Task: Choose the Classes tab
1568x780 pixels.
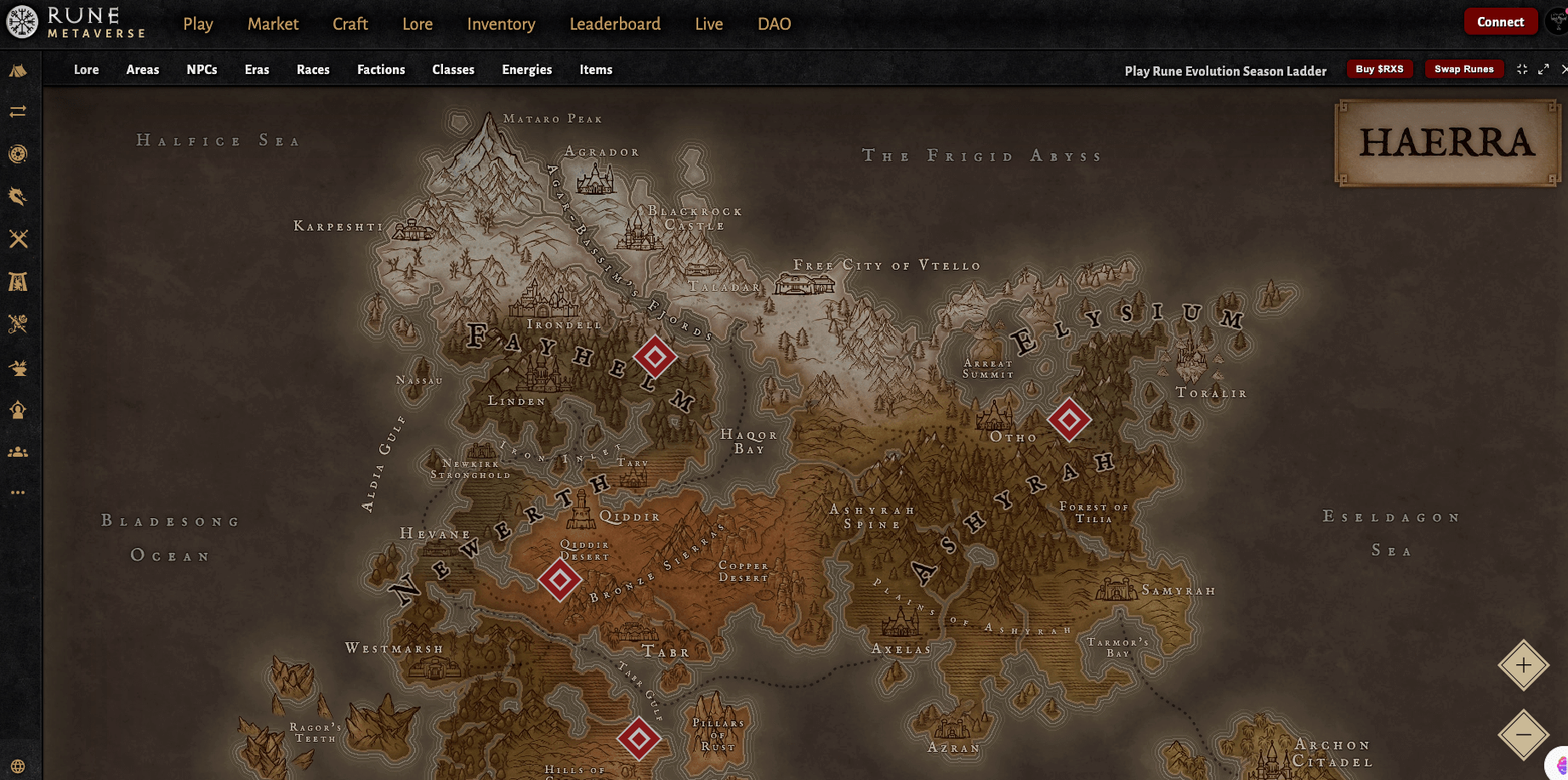Action: [453, 70]
